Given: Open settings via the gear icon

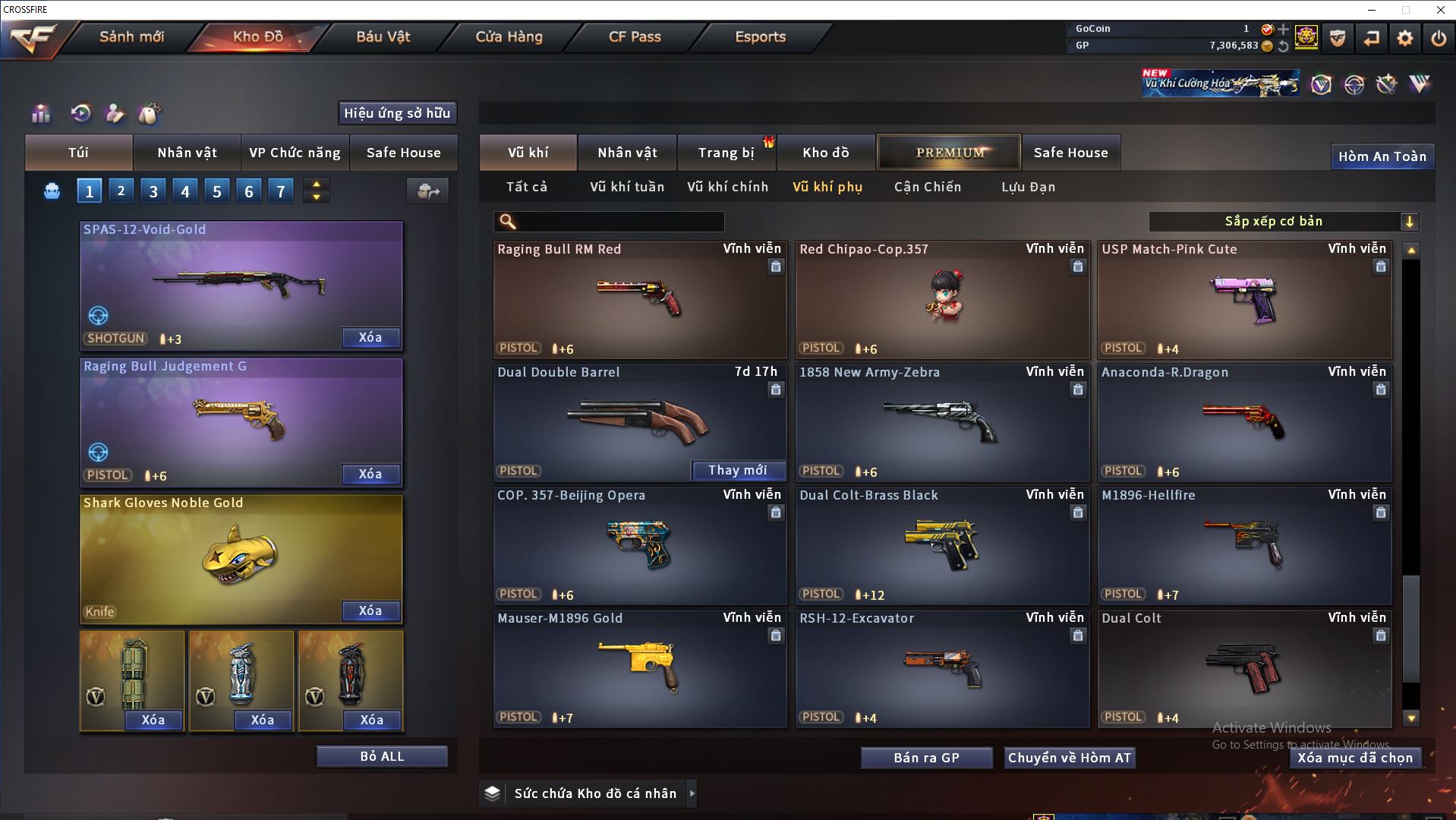Looking at the screenshot, I should pos(1404,38).
